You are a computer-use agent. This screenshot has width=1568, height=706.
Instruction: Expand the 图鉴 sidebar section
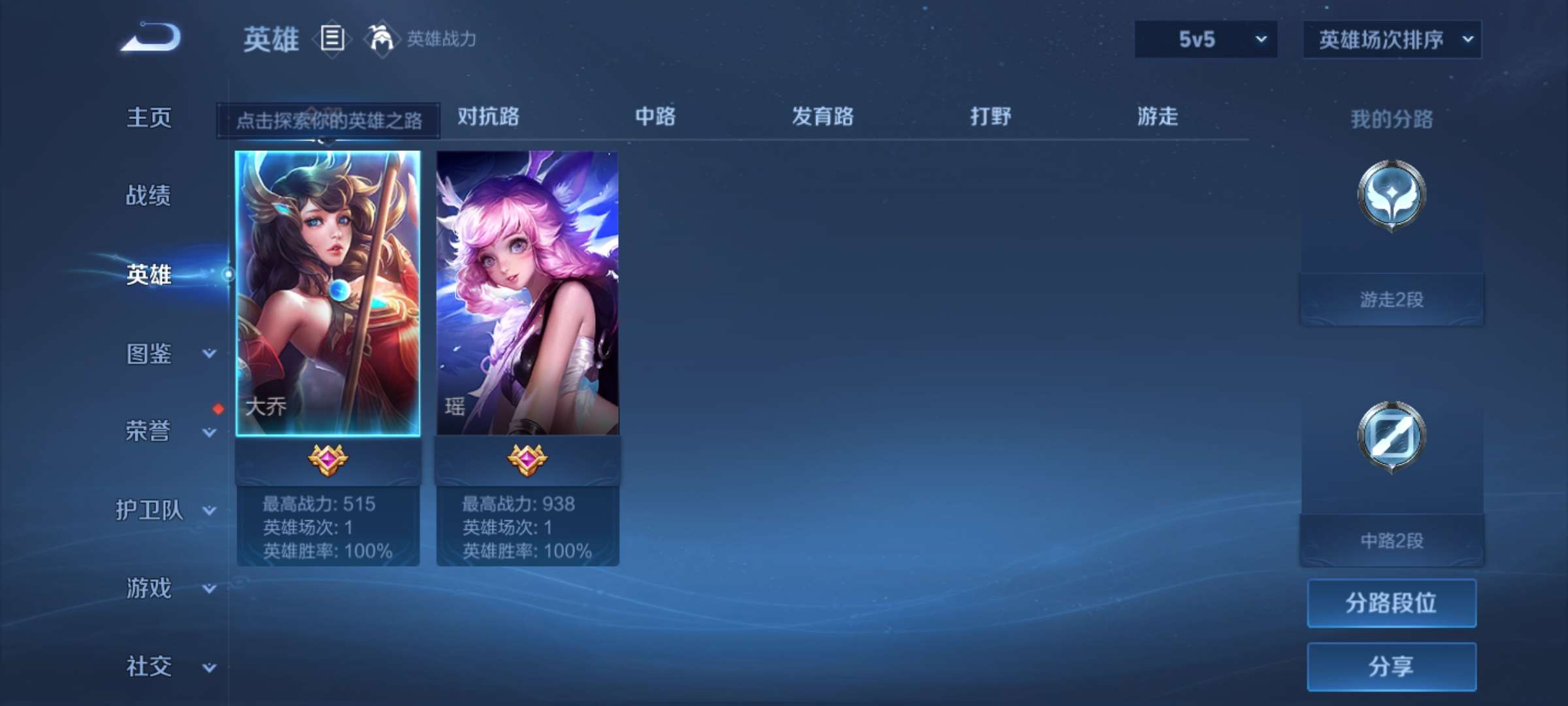tap(155, 354)
